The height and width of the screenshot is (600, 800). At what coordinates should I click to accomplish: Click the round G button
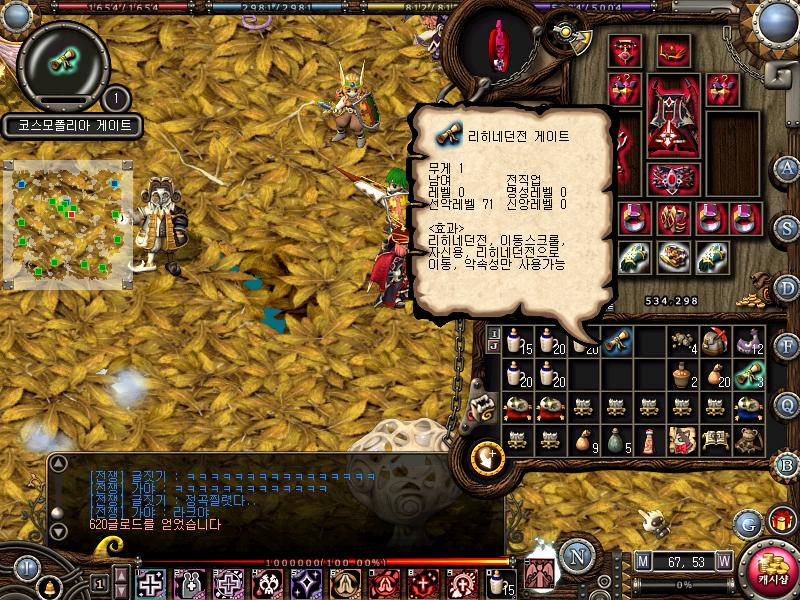pyautogui.click(x=747, y=523)
